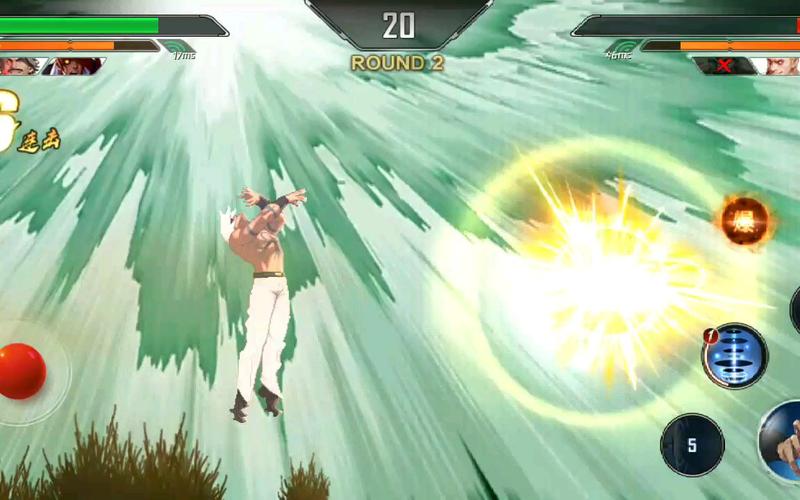This screenshot has width=800, height=500.
Task: Activate the blue whirlwind skill button
Action: pos(735,356)
